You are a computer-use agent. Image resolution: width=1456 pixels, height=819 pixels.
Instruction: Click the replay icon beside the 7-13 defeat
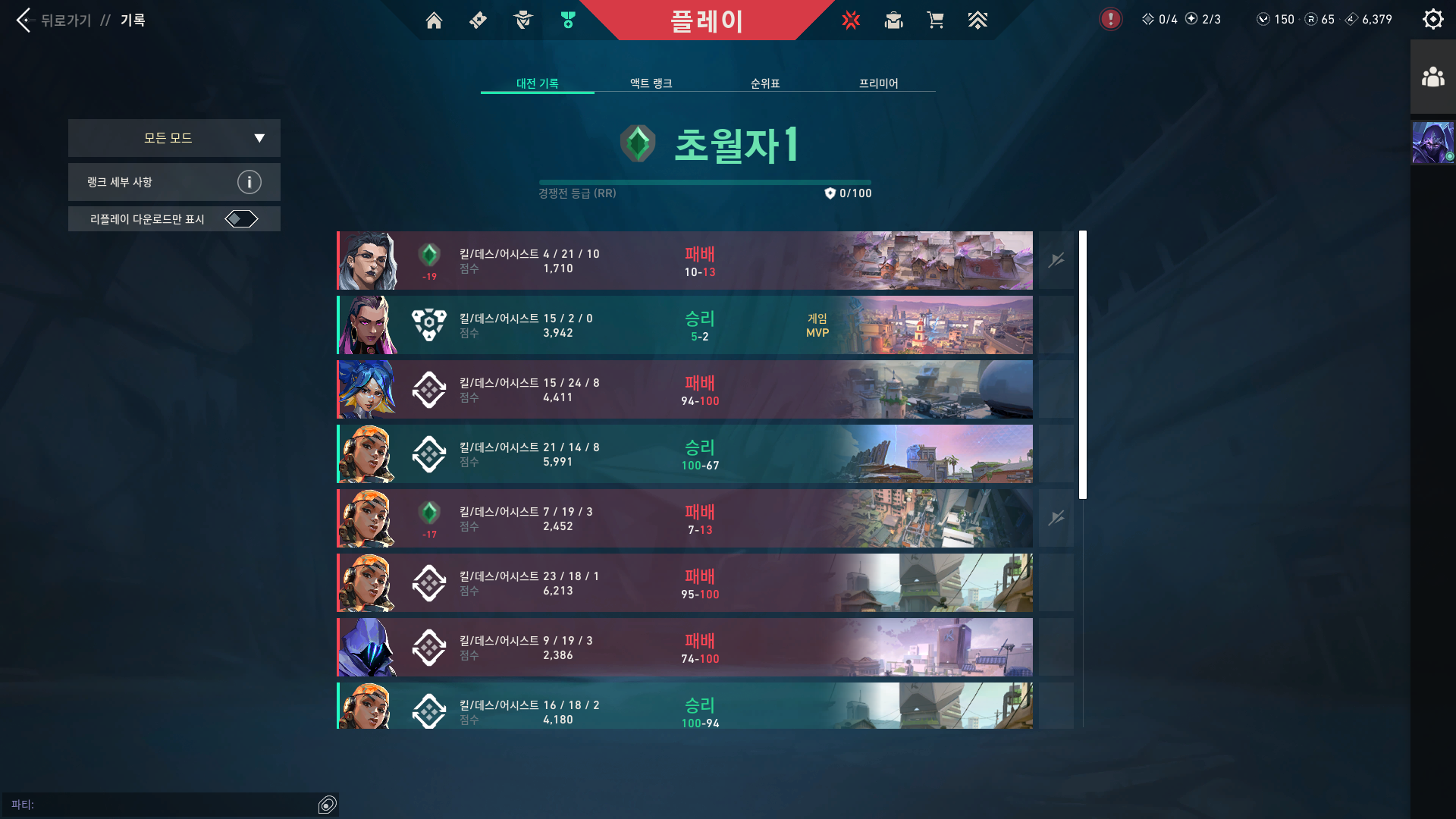(1056, 518)
